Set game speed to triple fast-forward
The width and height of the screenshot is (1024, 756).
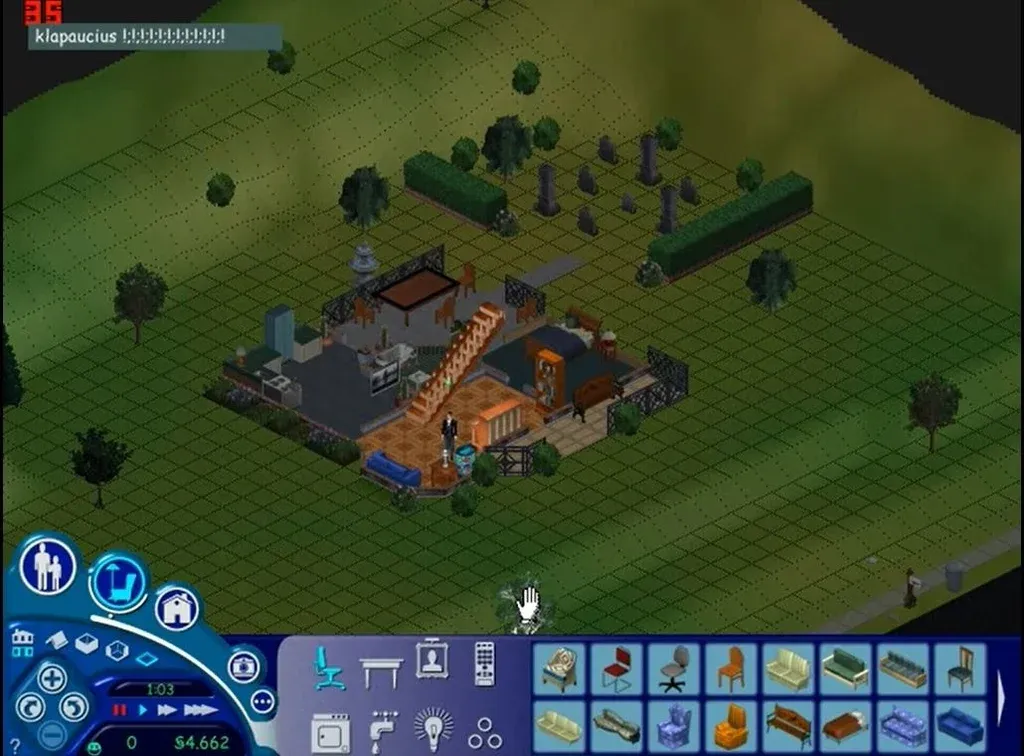click(x=201, y=710)
